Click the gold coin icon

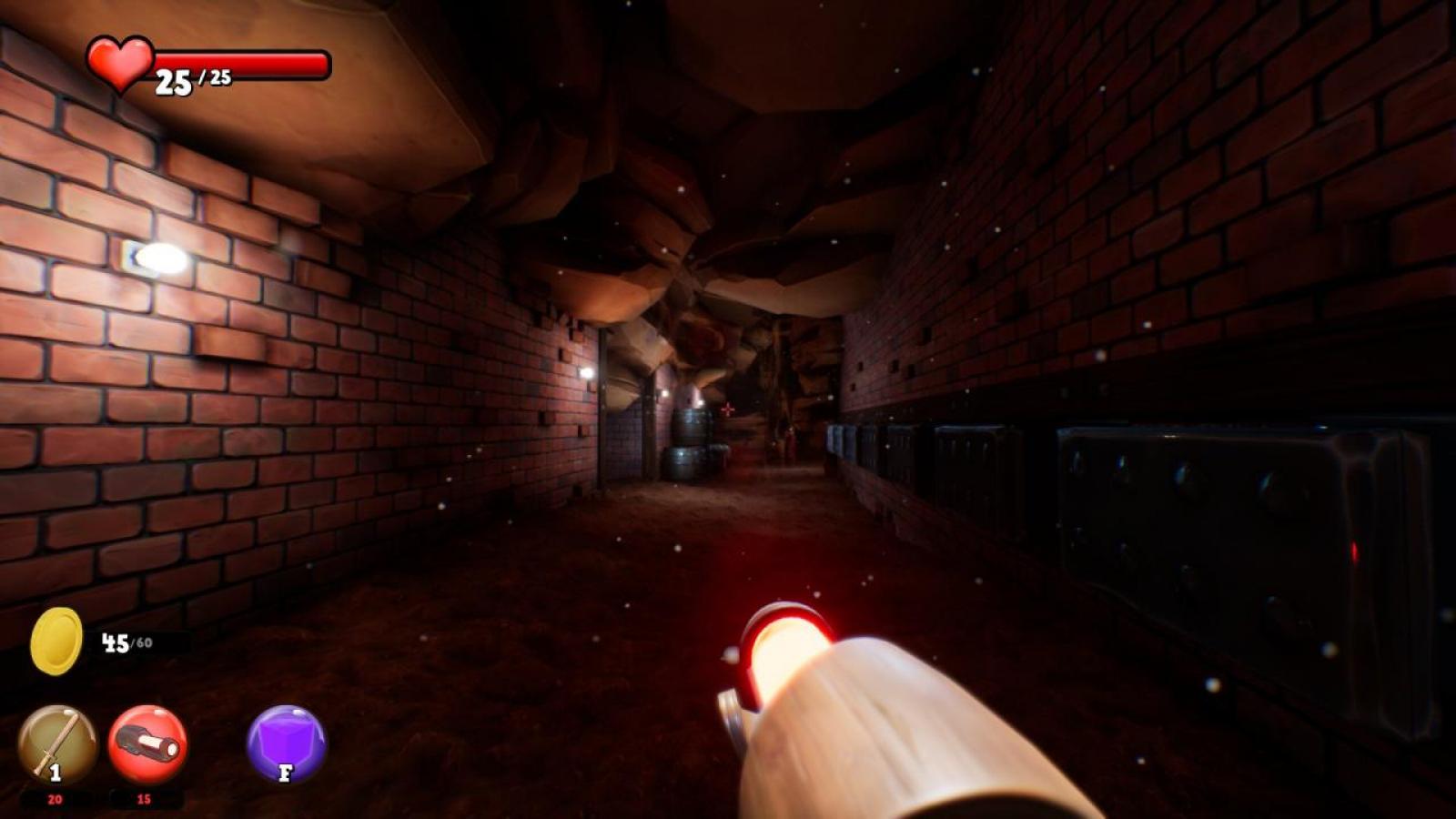(x=56, y=642)
